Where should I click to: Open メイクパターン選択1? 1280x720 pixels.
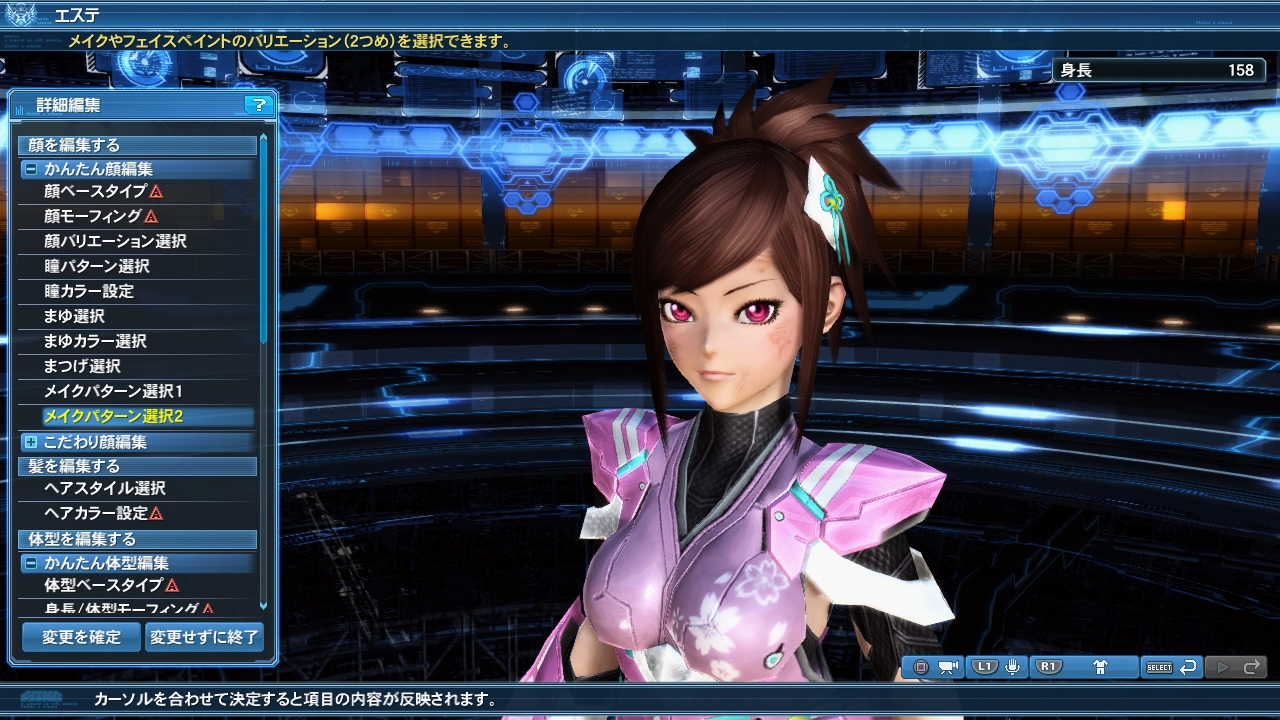coord(113,391)
